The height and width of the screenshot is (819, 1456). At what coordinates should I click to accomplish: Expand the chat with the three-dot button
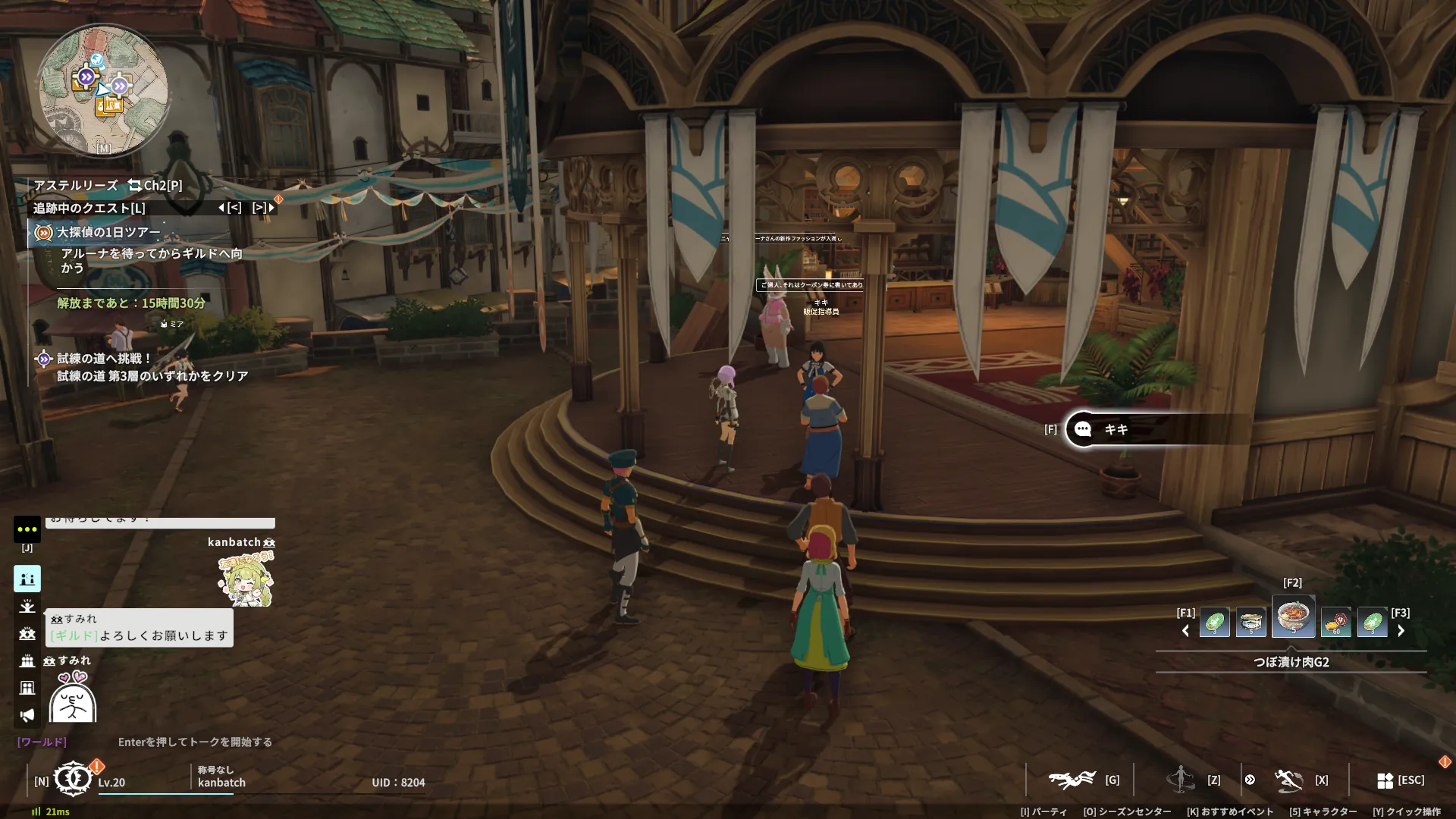(x=27, y=529)
